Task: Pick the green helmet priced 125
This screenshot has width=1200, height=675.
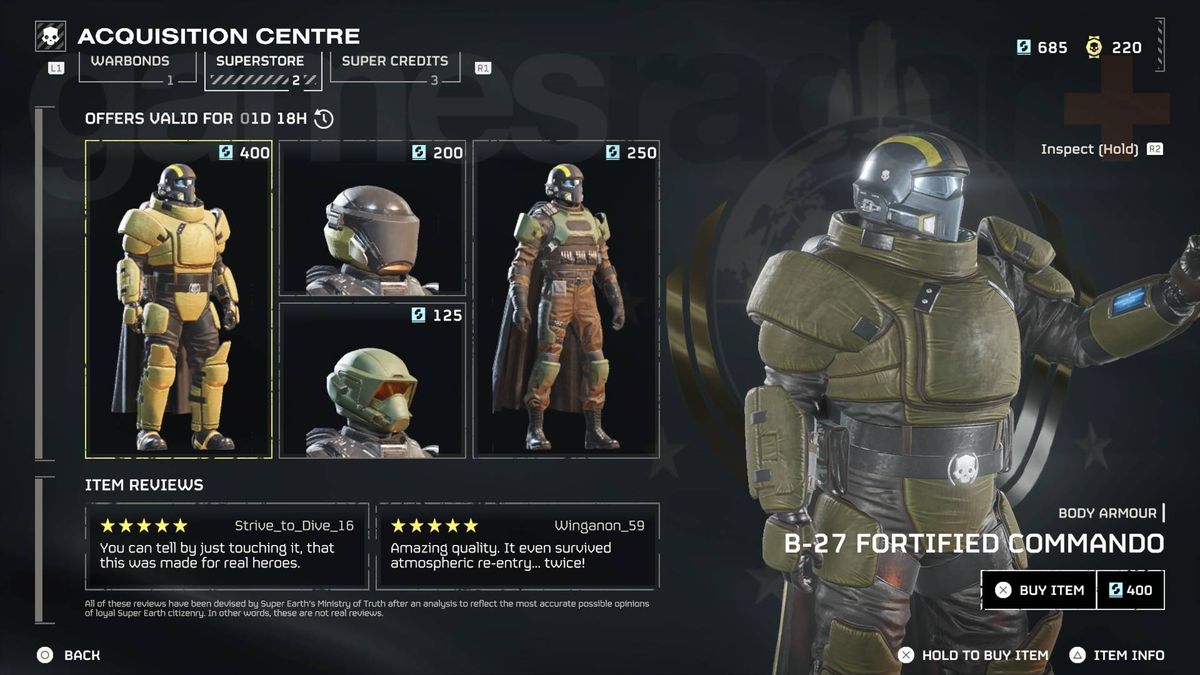Action: (372, 380)
